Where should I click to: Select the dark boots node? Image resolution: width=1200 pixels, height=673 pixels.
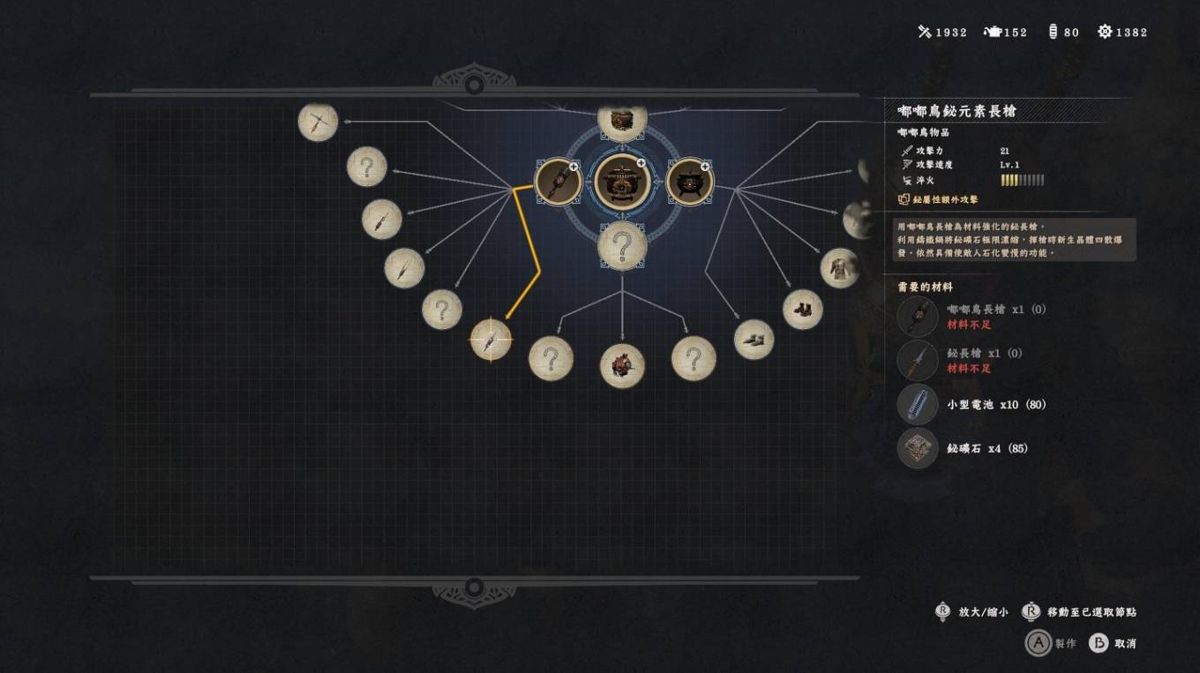click(x=802, y=309)
